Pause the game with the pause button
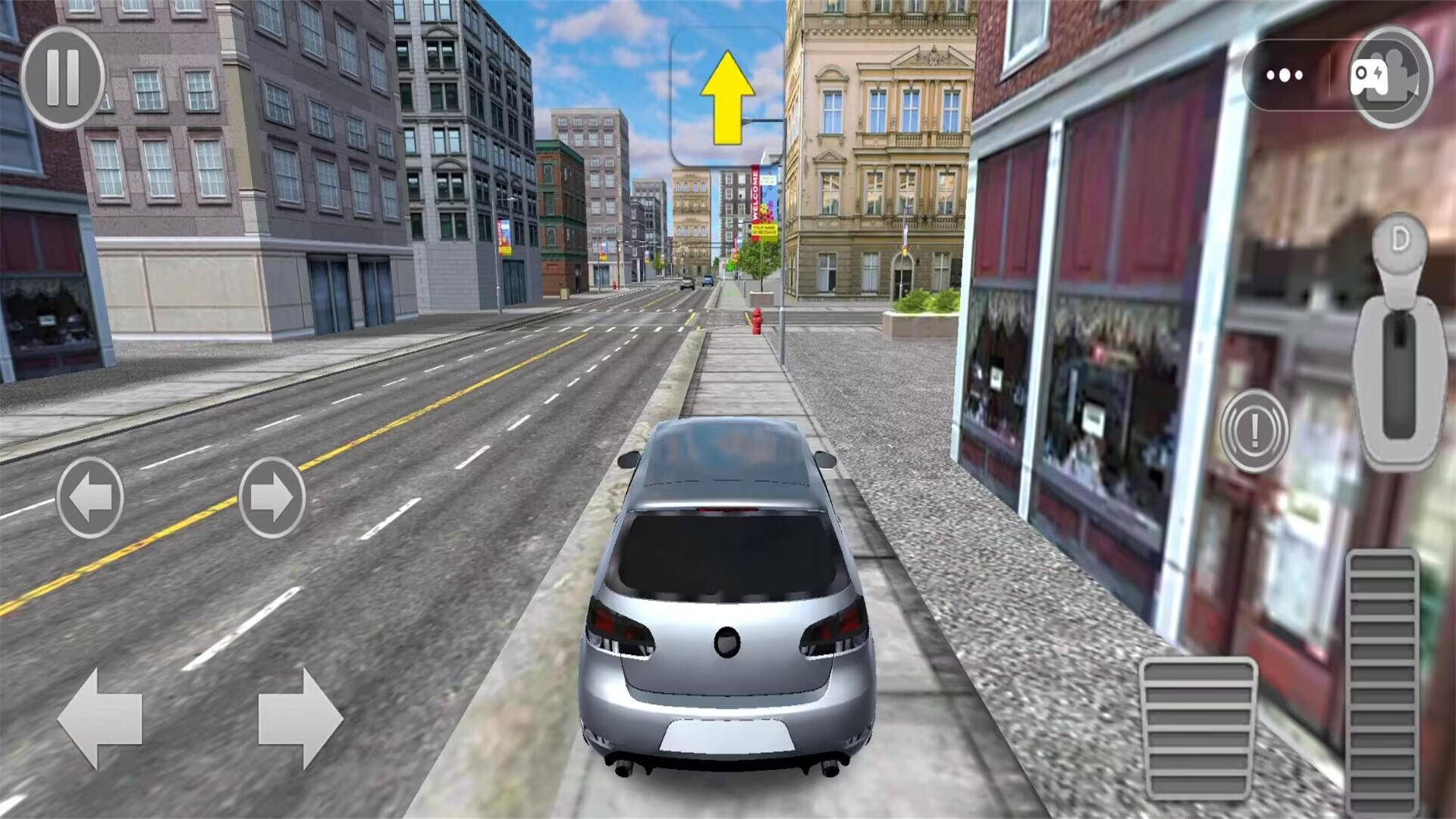 coord(62,77)
